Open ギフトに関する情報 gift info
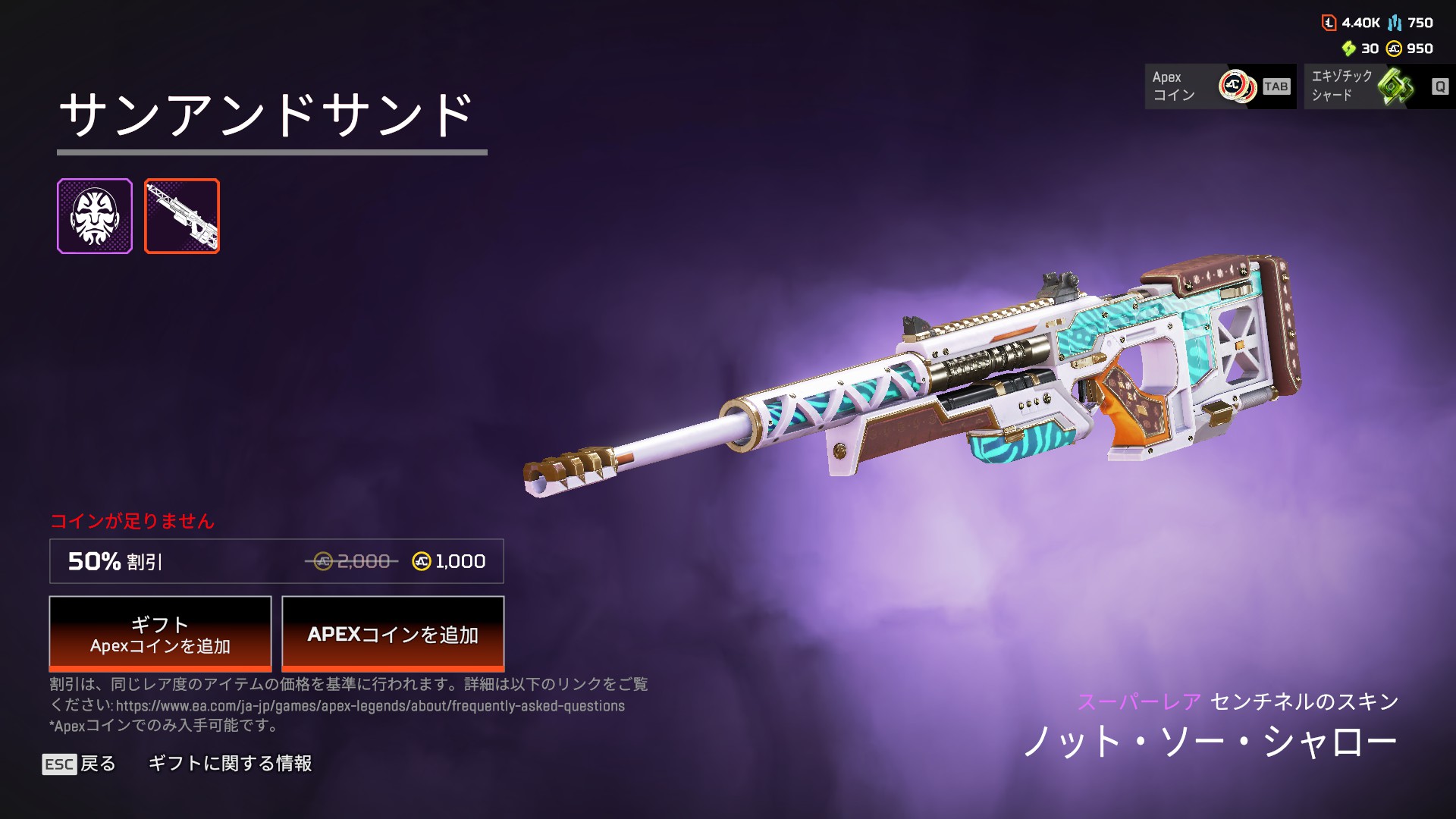This screenshot has width=1456, height=819. [230, 764]
